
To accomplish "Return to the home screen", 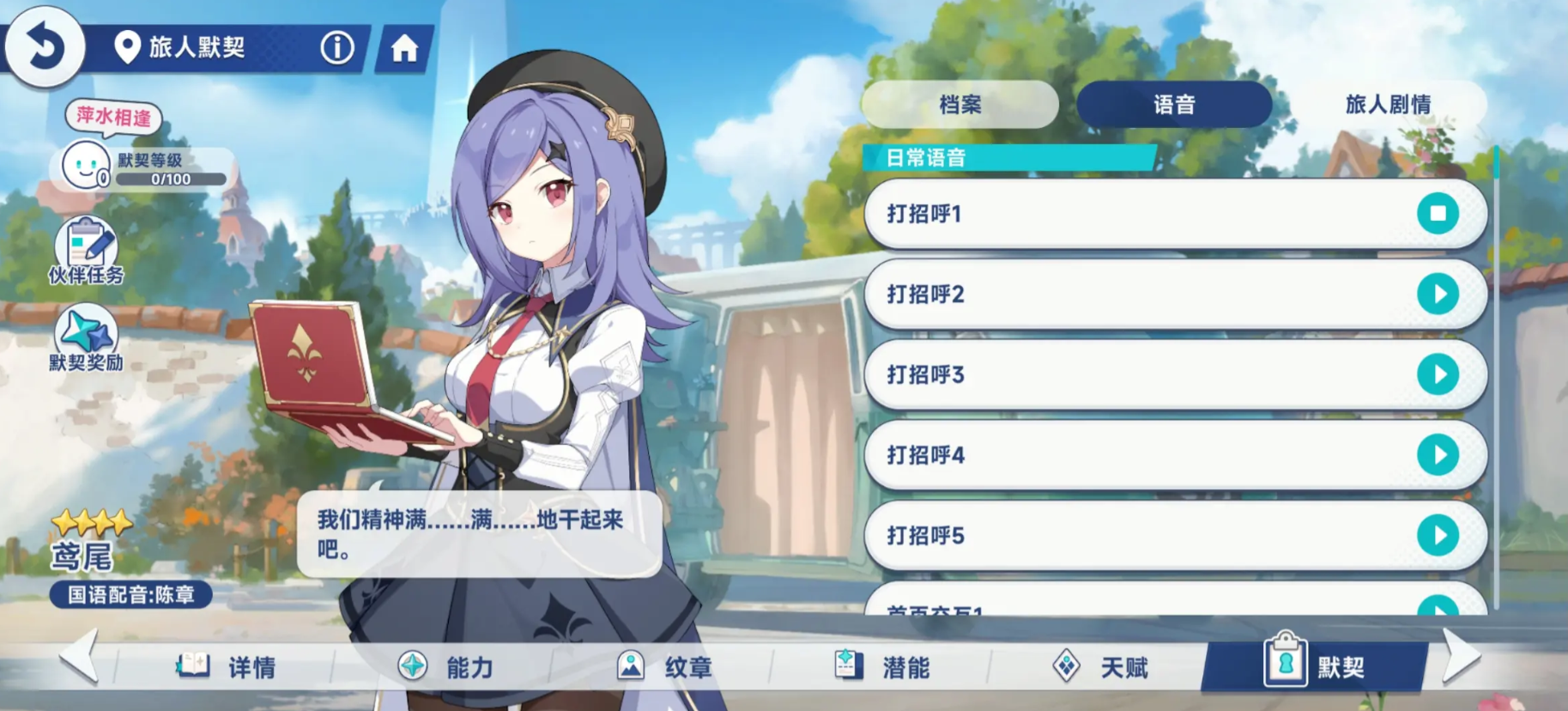I will (404, 48).
